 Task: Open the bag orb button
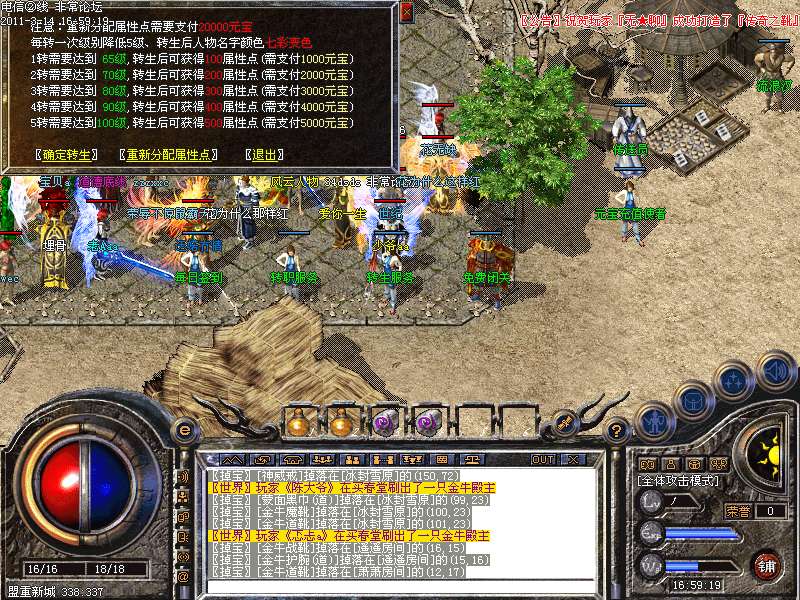point(693,400)
